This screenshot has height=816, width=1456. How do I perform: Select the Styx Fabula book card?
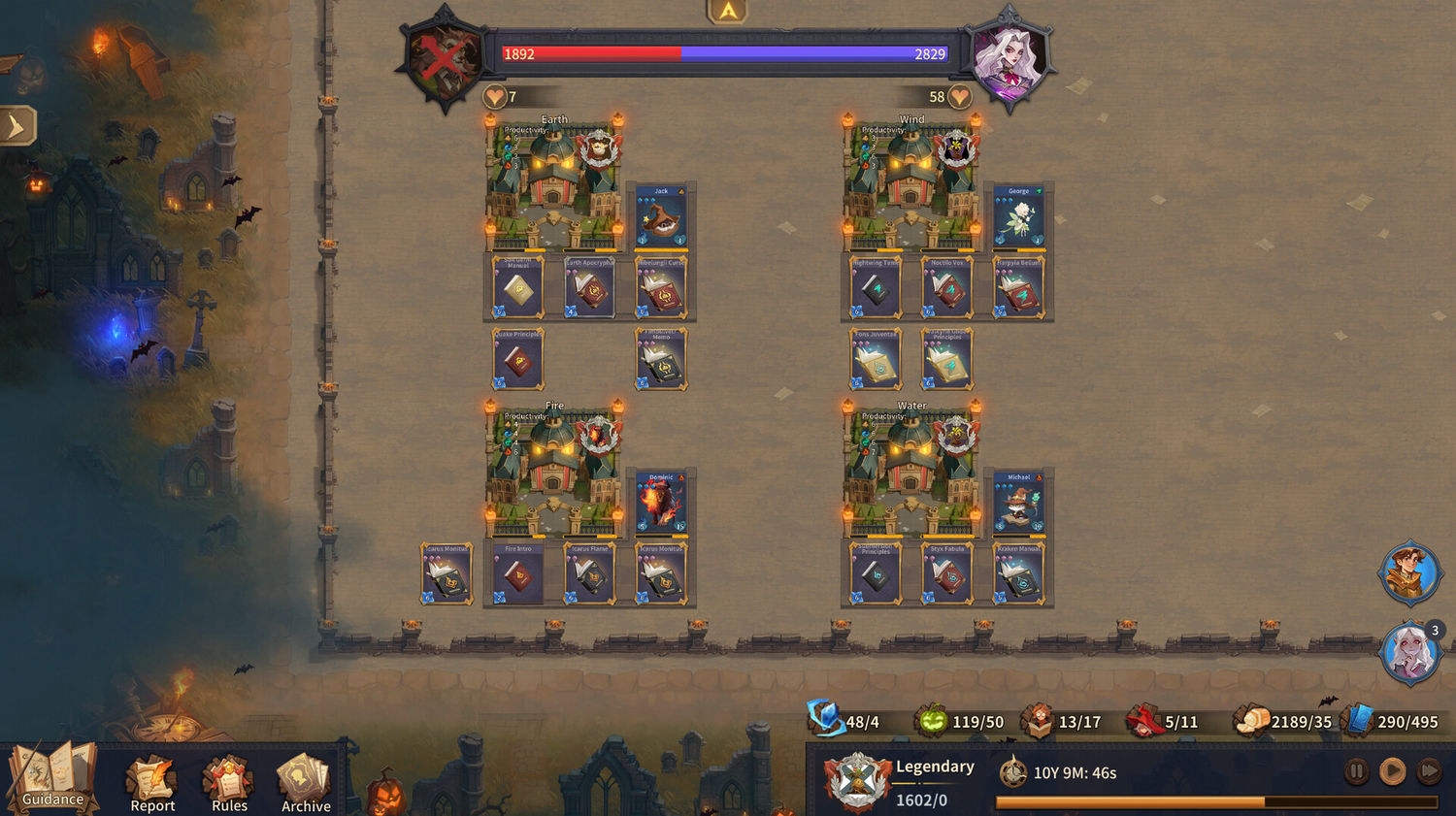[x=947, y=573]
